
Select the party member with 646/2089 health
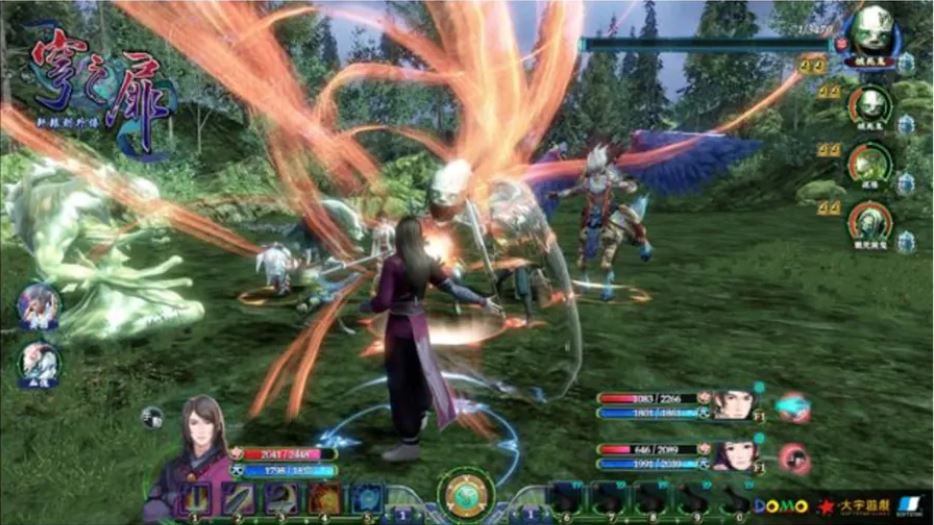[732, 456]
